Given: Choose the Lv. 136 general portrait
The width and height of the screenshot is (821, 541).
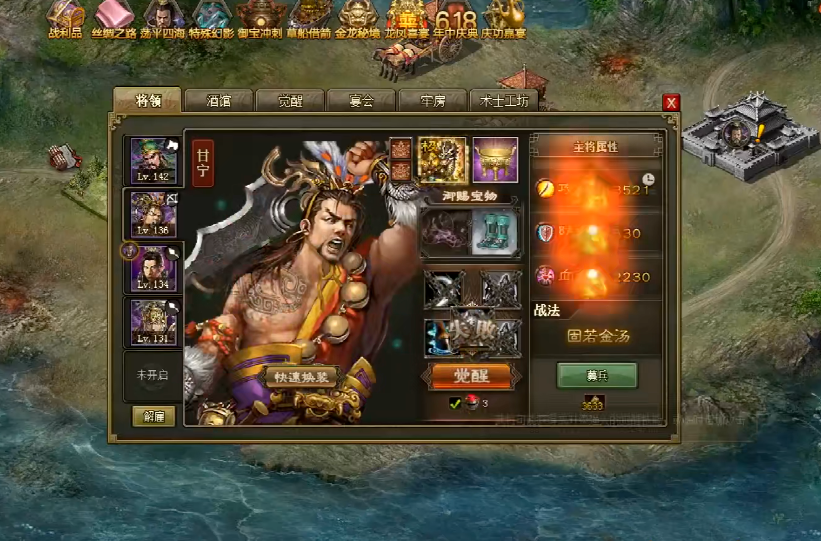Looking at the screenshot, I should [x=154, y=214].
